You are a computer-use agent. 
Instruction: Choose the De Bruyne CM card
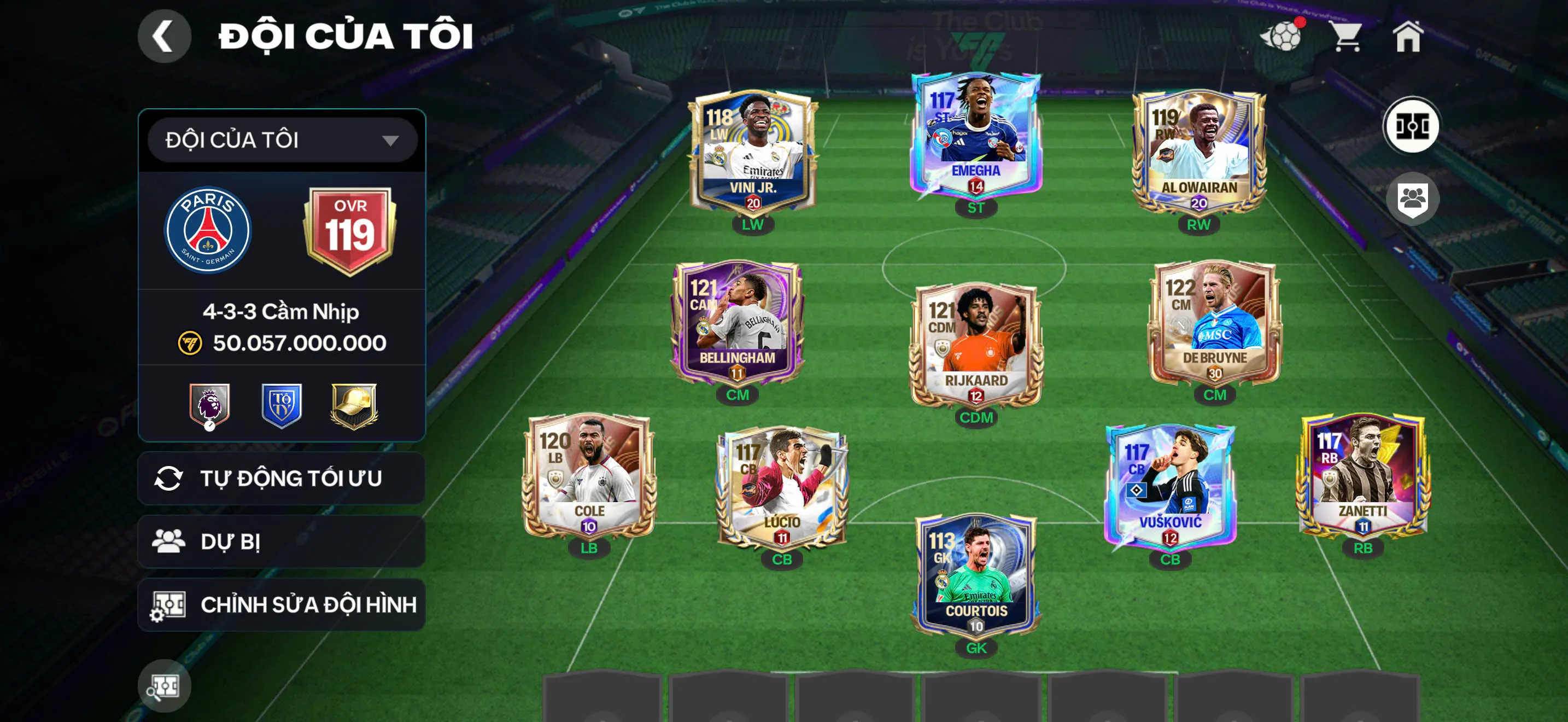point(1214,323)
